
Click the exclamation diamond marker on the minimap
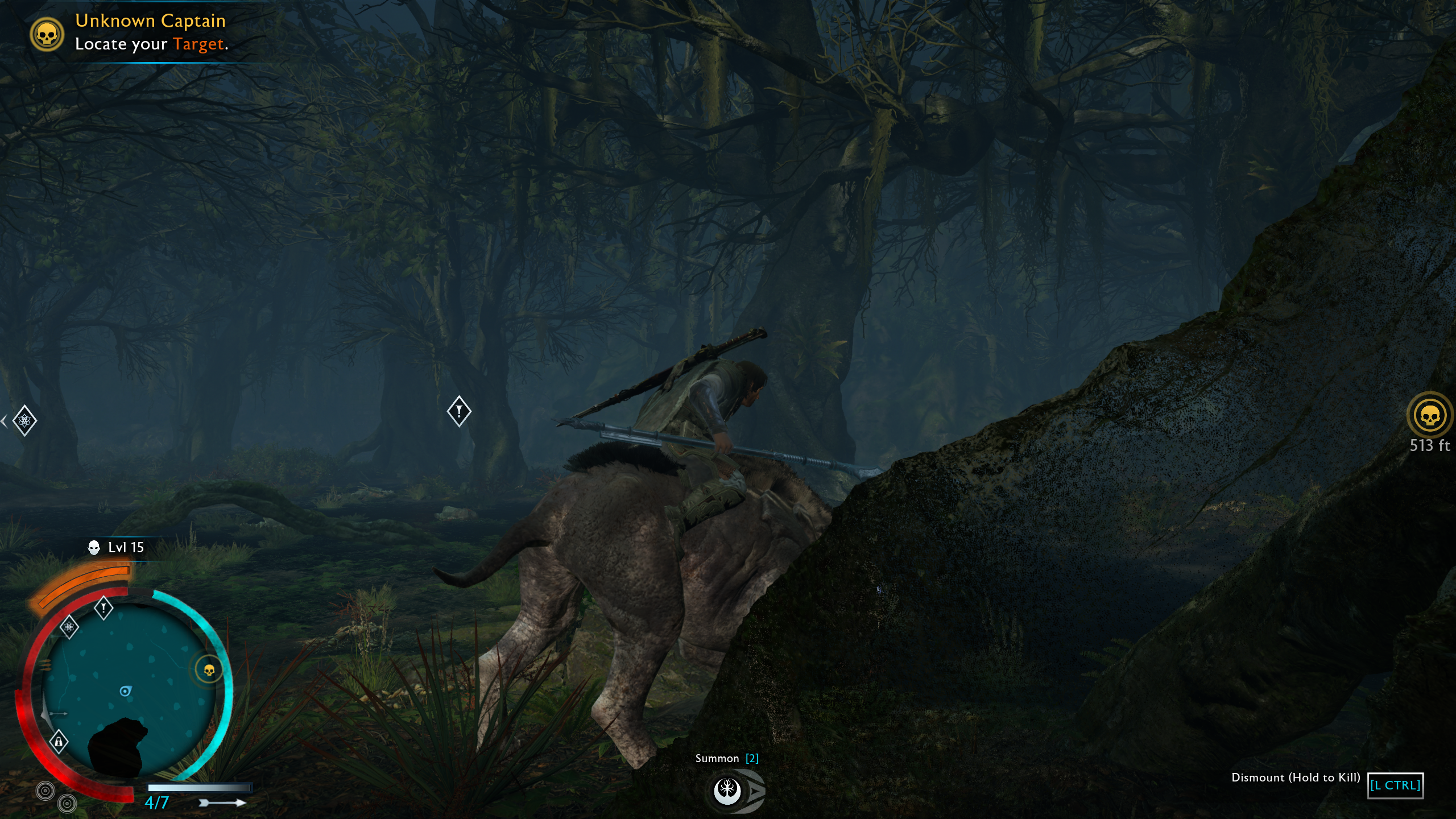pos(104,608)
